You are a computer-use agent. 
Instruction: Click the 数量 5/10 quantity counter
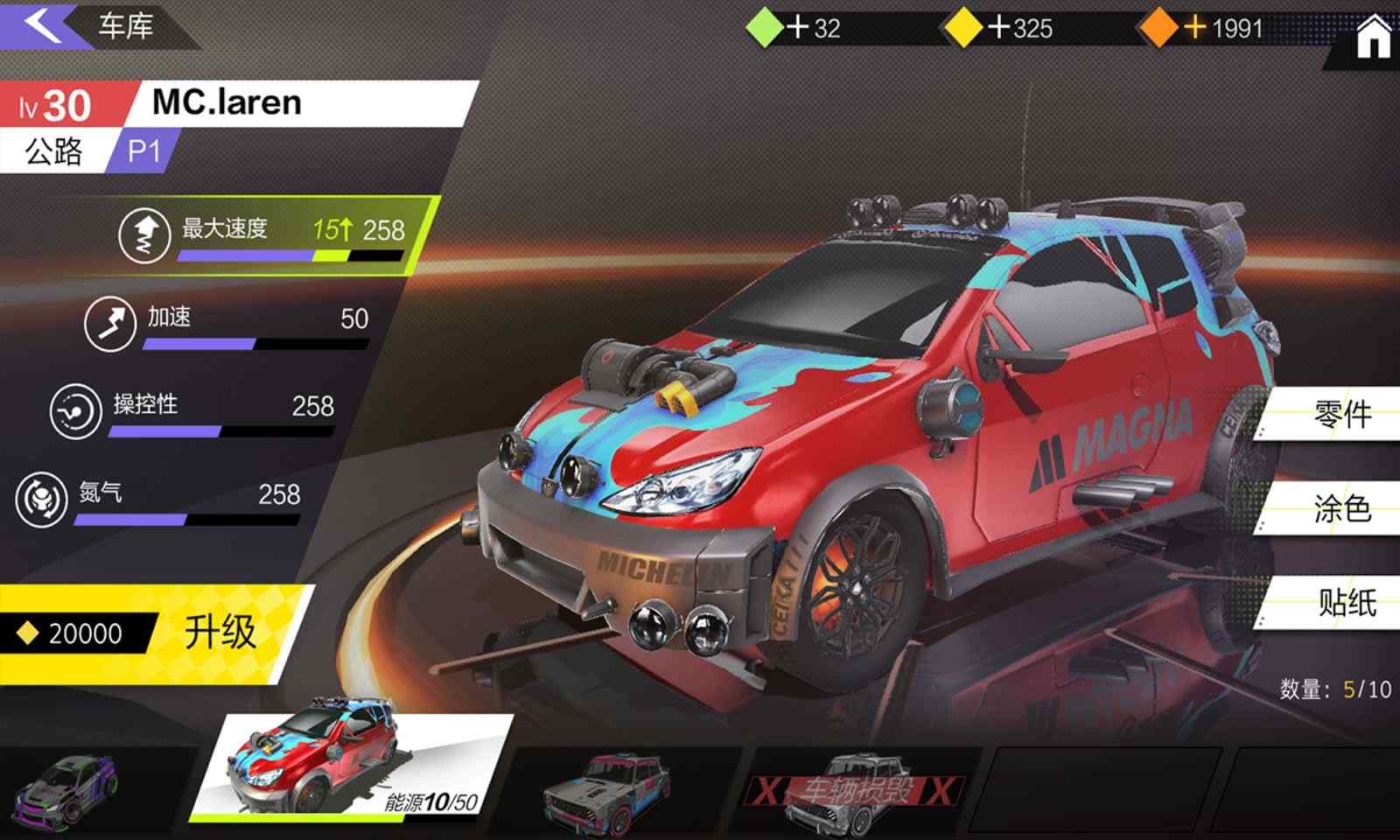[x=1333, y=688]
